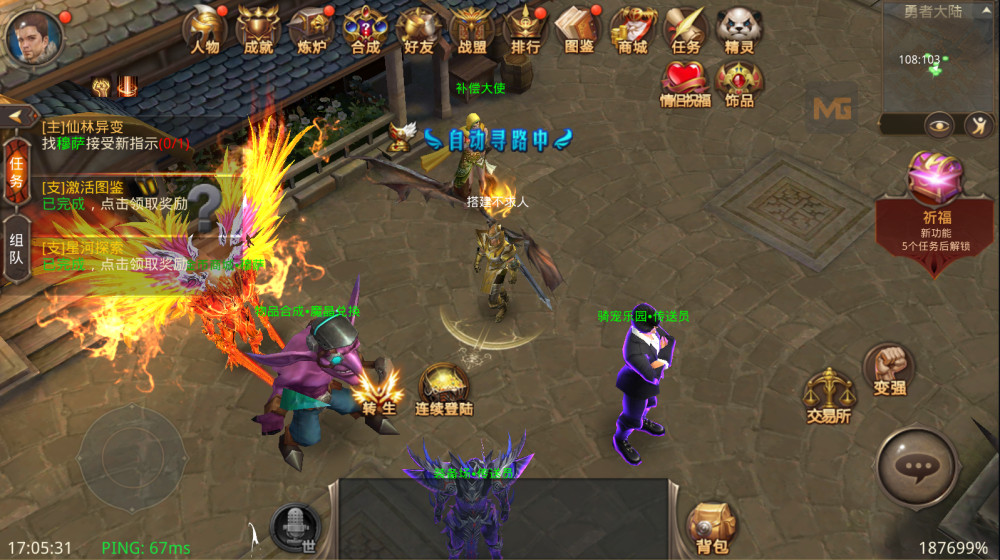Tap the 变强 power-up fist icon
Screen dimensions: 1000x560
(888, 368)
